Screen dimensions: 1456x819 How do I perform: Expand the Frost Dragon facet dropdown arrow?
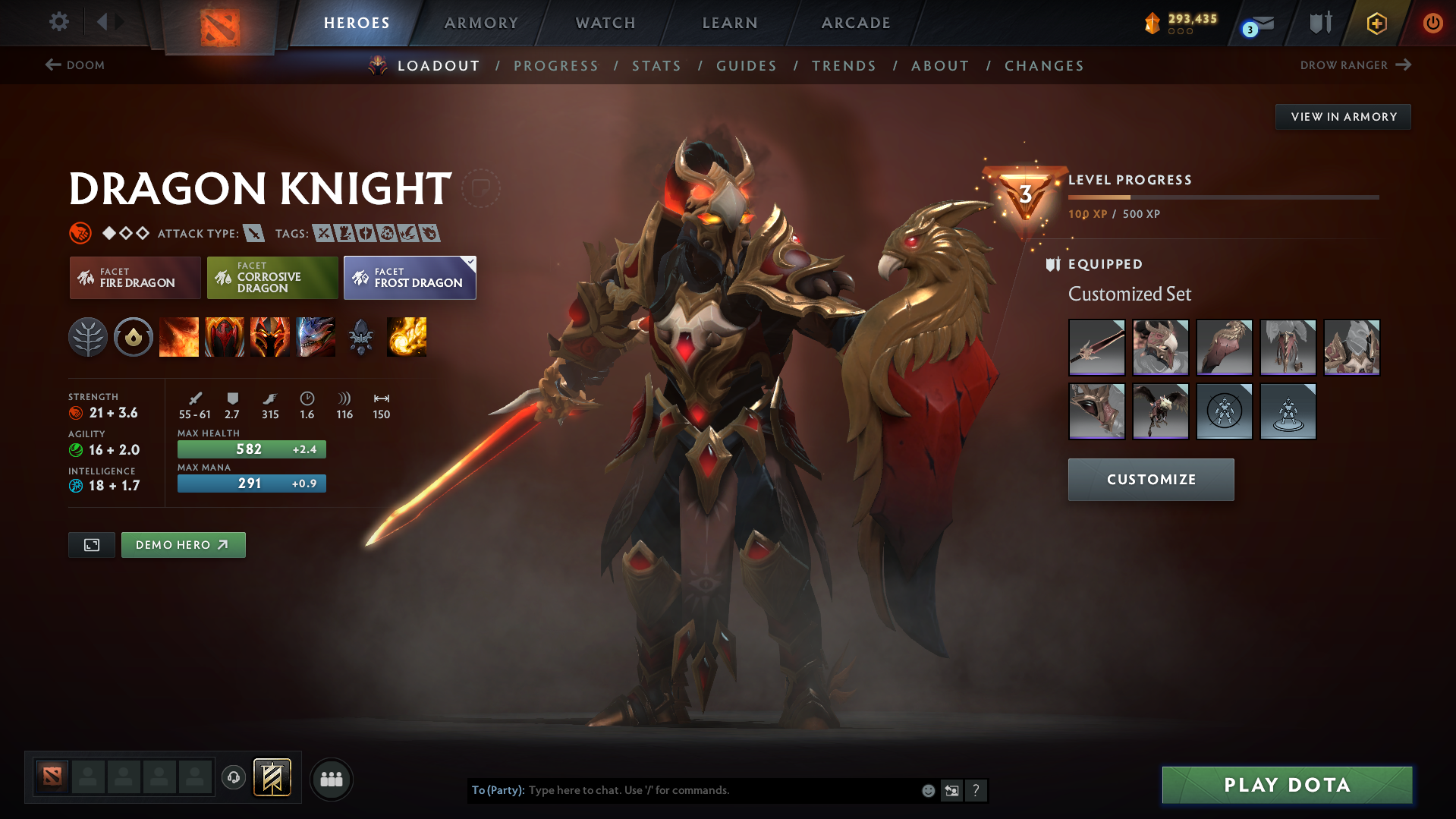470,260
